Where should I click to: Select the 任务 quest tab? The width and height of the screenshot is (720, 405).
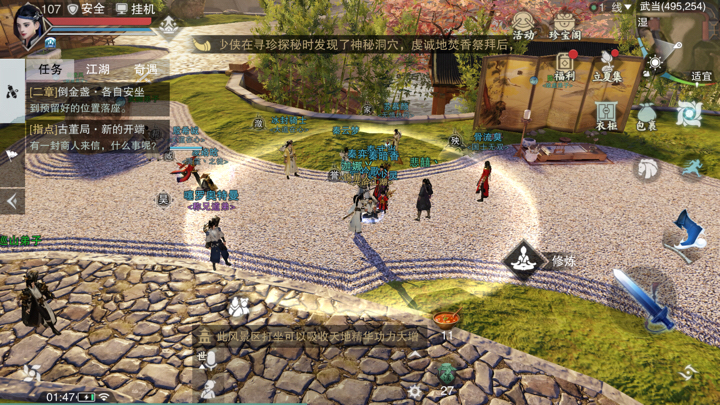[x=50, y=69]
